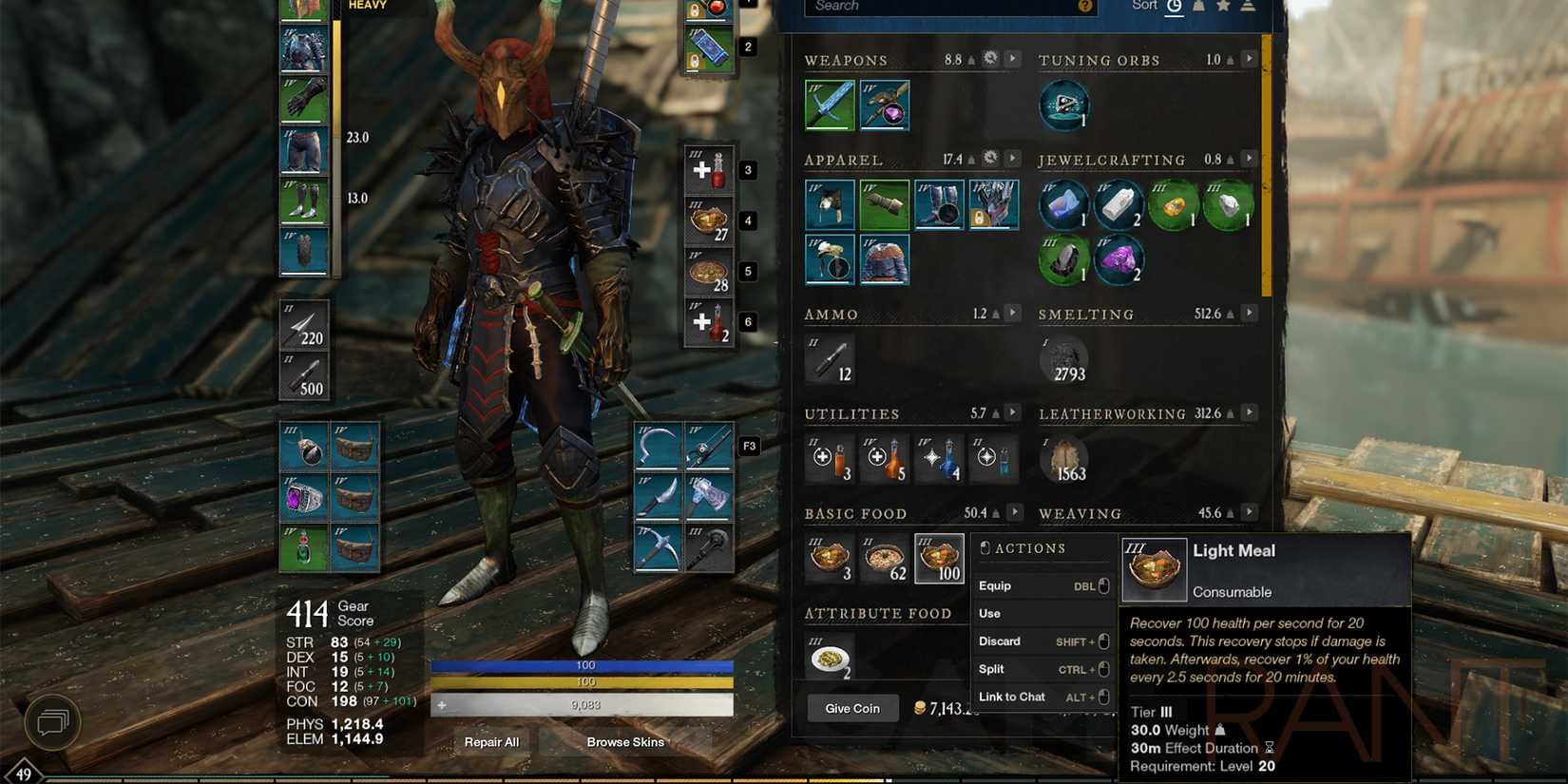The width and height of the screenshot is (1568, 784).
Task: Choose Link to Chat from Actions menu
Action: click(x=1011, y=697)
